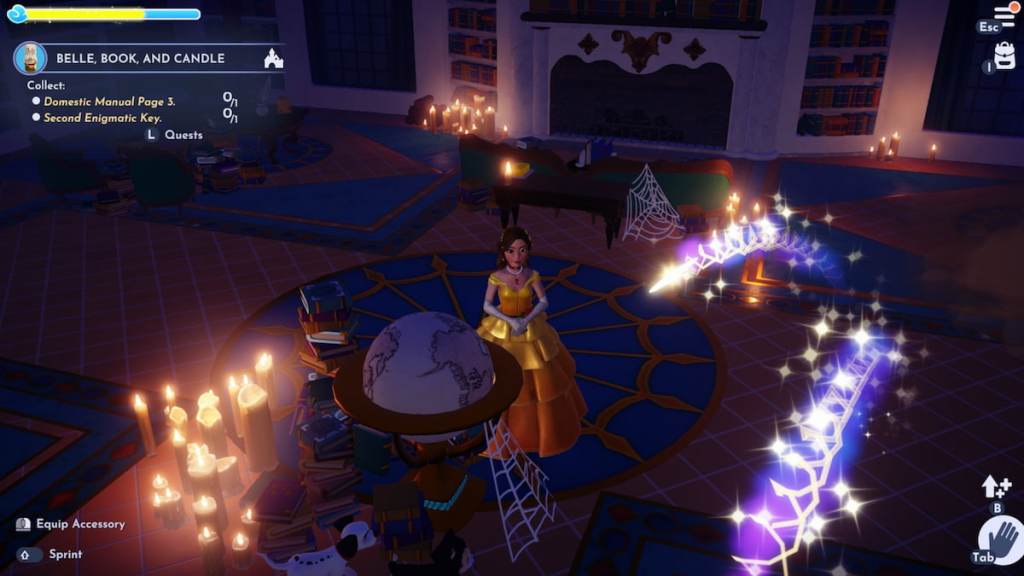Open the Quests log
Screen dimensions: 1024x576
tap(183, 134)
